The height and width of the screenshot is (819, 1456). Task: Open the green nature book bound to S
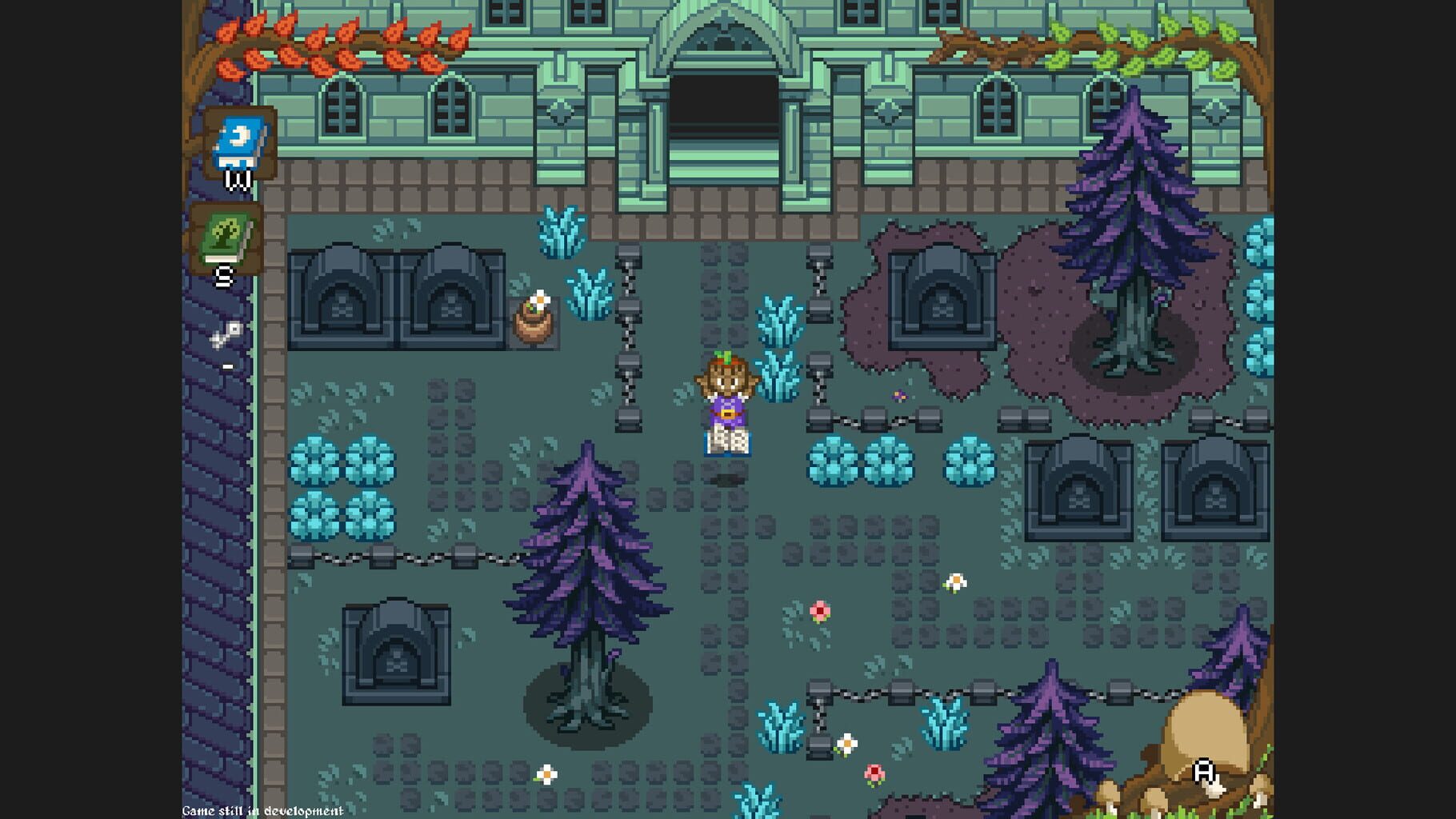[x=226, y=238]
